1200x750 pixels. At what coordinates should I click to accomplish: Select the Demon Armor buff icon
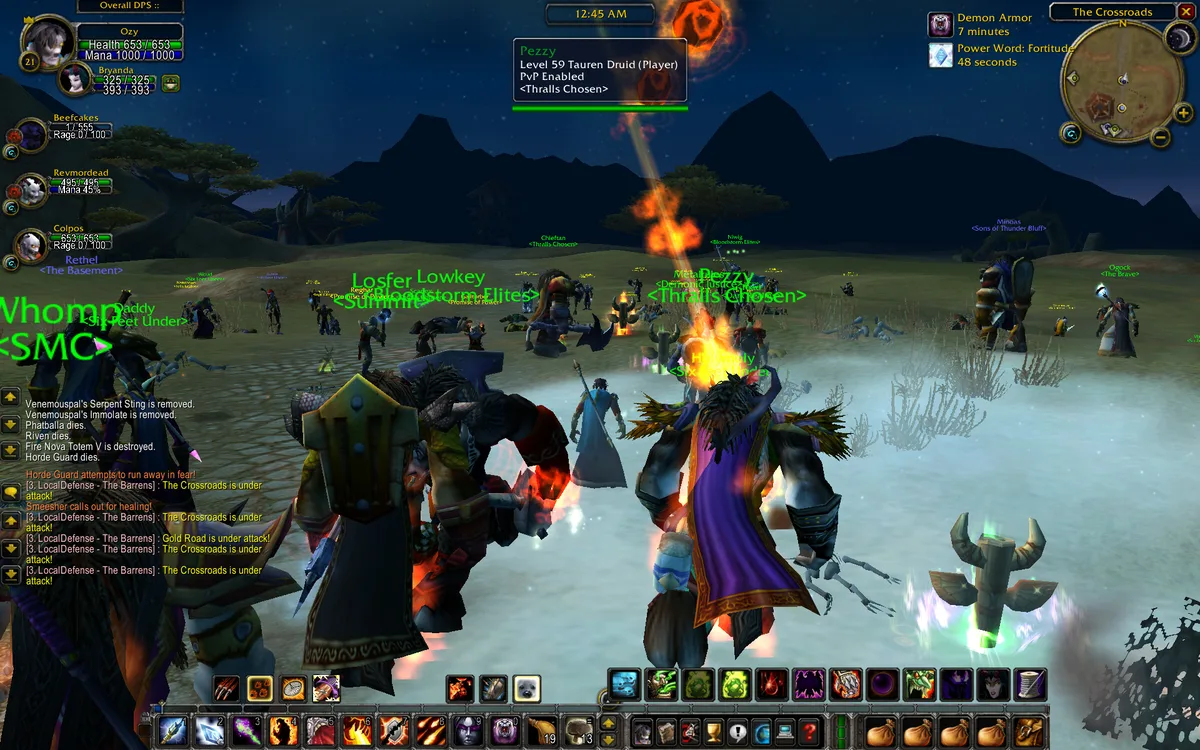(940, 25)
